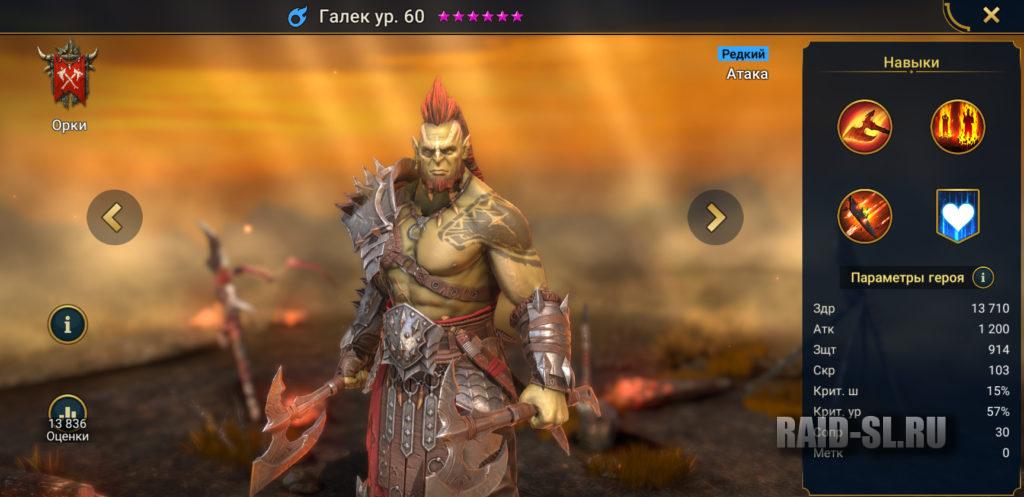Screen dimensions: 1024x497
Task: Select the flaming axe strike skill icon
Action: point(865,127)
